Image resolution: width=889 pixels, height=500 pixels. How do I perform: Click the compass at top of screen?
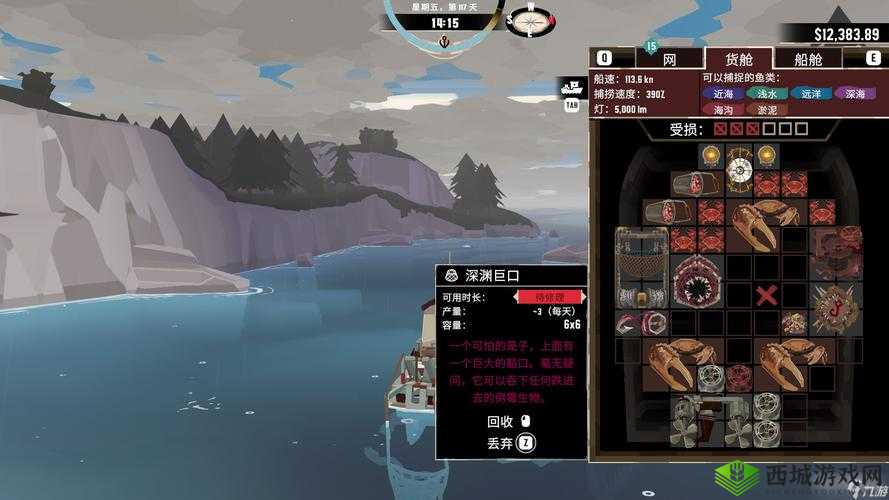tap(529, 19)
